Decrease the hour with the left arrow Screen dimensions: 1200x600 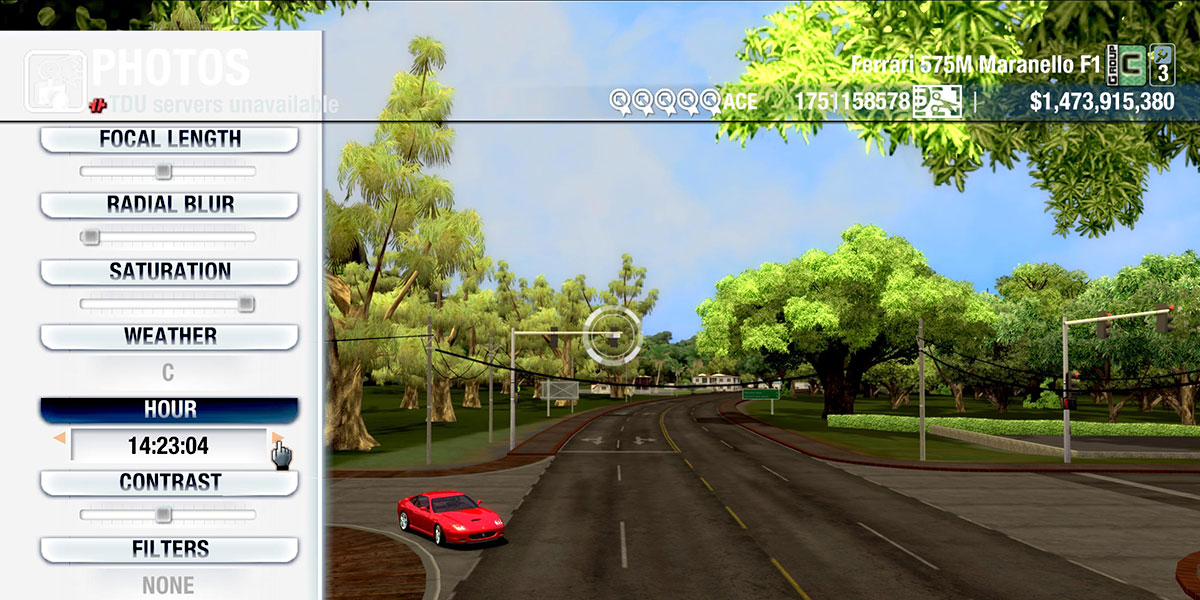59,438
